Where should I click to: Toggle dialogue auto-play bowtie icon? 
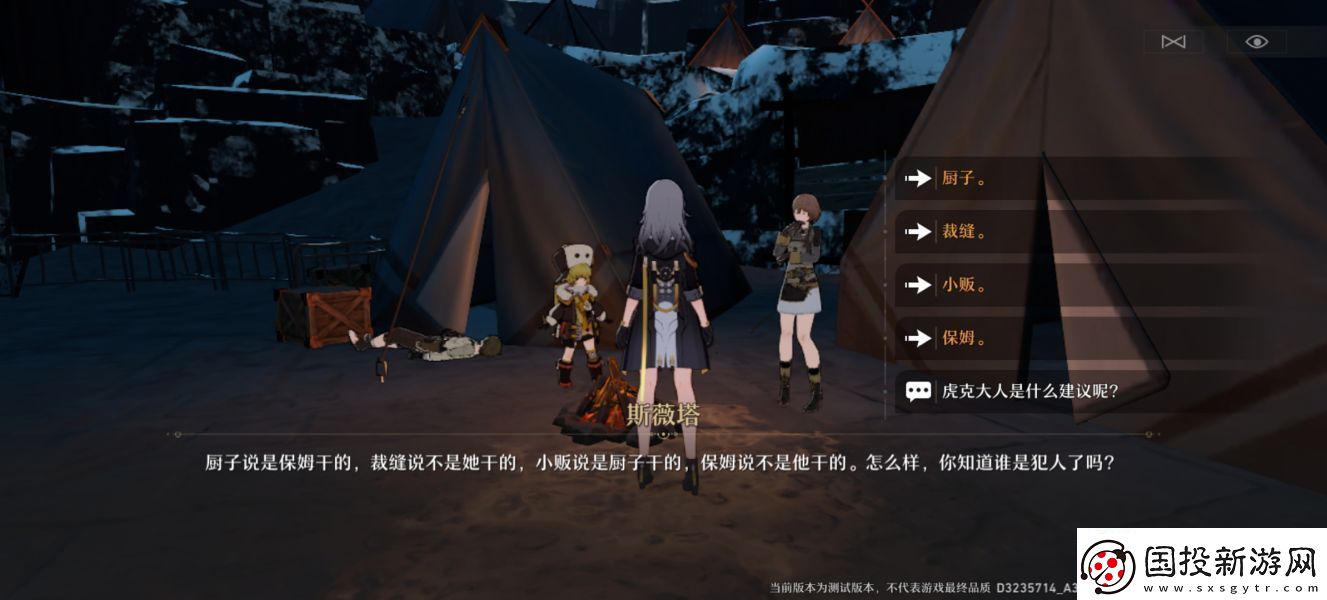(x=1173, y=41)
